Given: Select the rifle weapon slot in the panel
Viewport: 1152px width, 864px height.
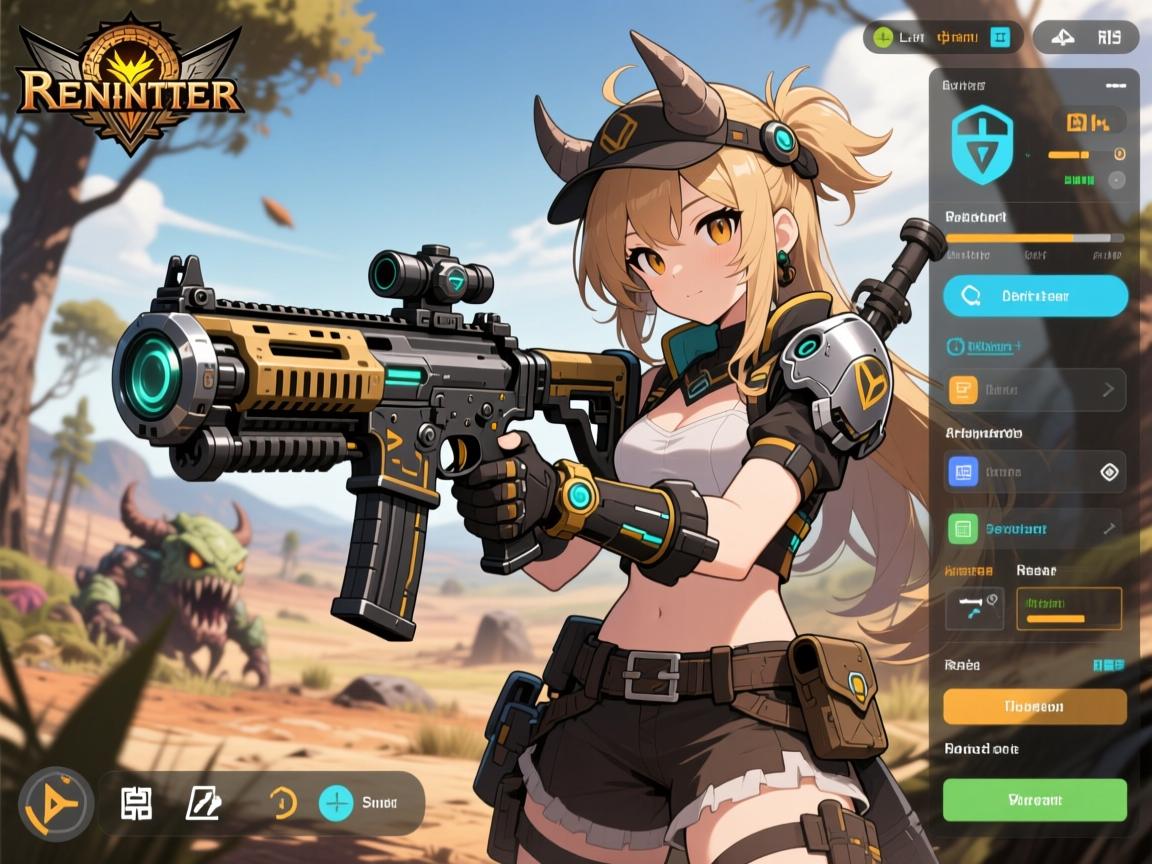Looking at the screenshot, I should point(973,607).
